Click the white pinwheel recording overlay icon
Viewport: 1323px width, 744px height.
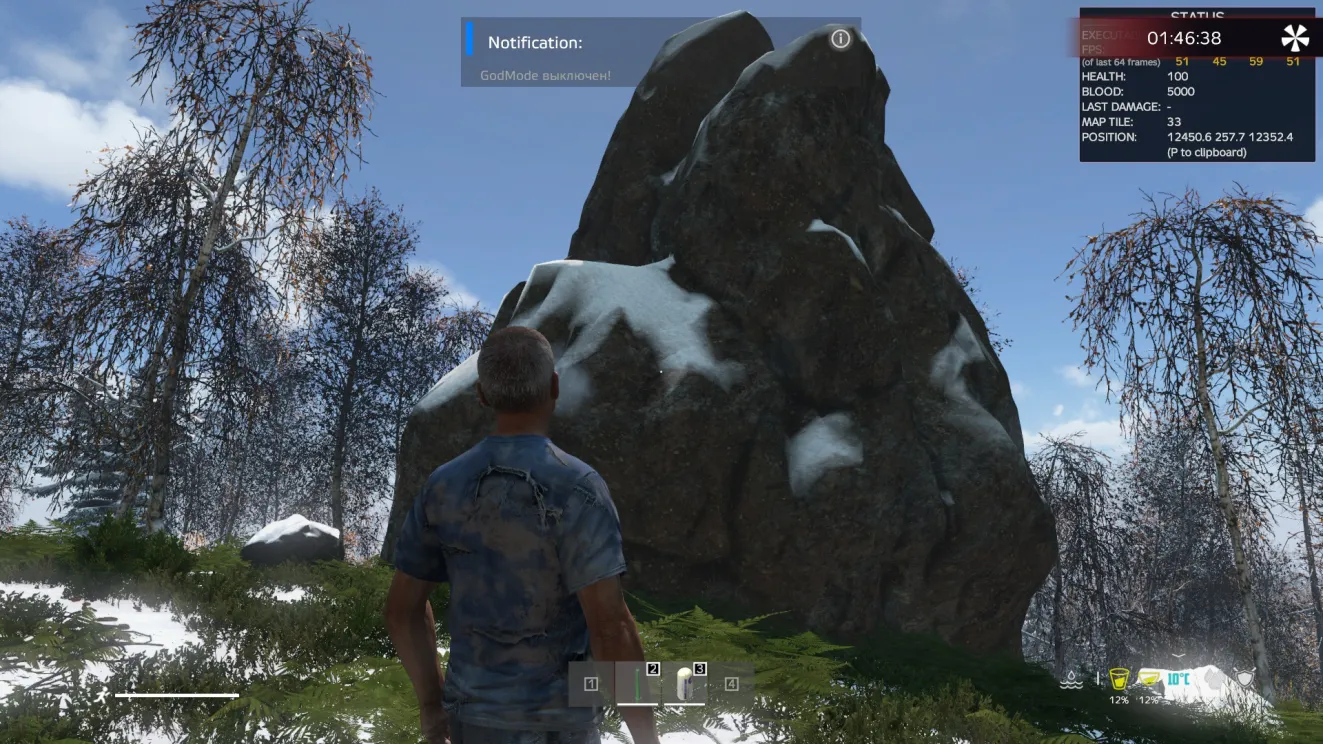click(x=1295, y=38)
